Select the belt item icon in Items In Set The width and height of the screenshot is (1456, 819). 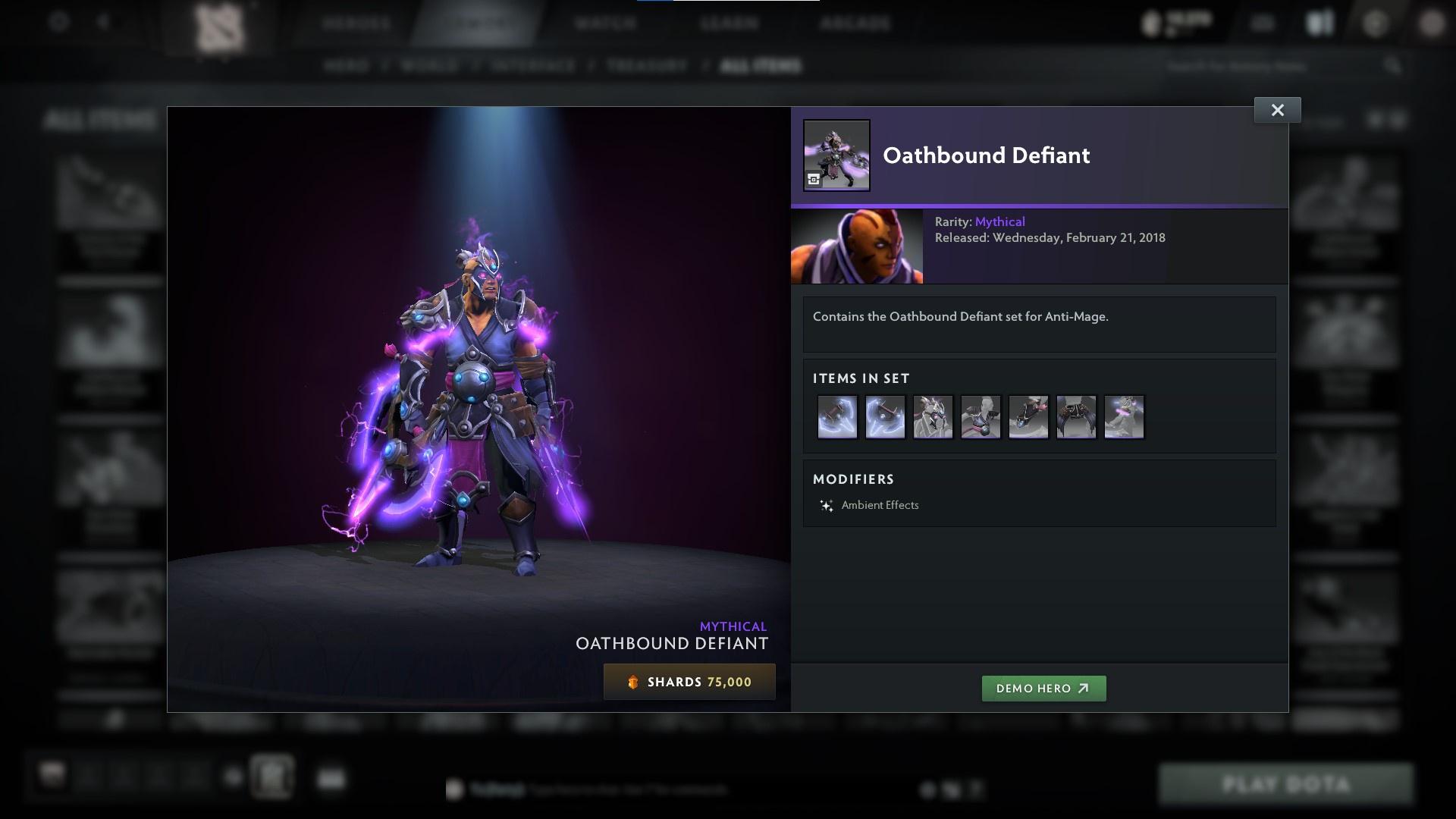click(1076, 416)
